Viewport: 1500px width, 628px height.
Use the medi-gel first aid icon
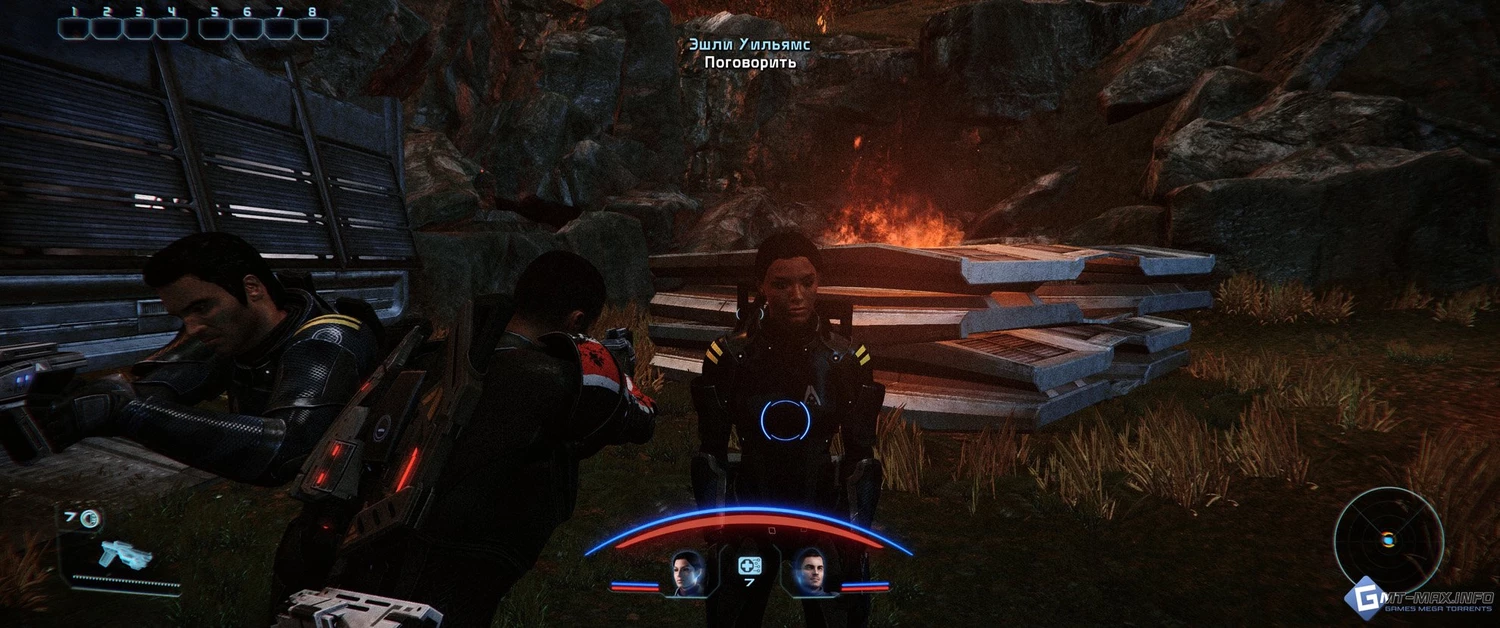[x=749, y=566]
